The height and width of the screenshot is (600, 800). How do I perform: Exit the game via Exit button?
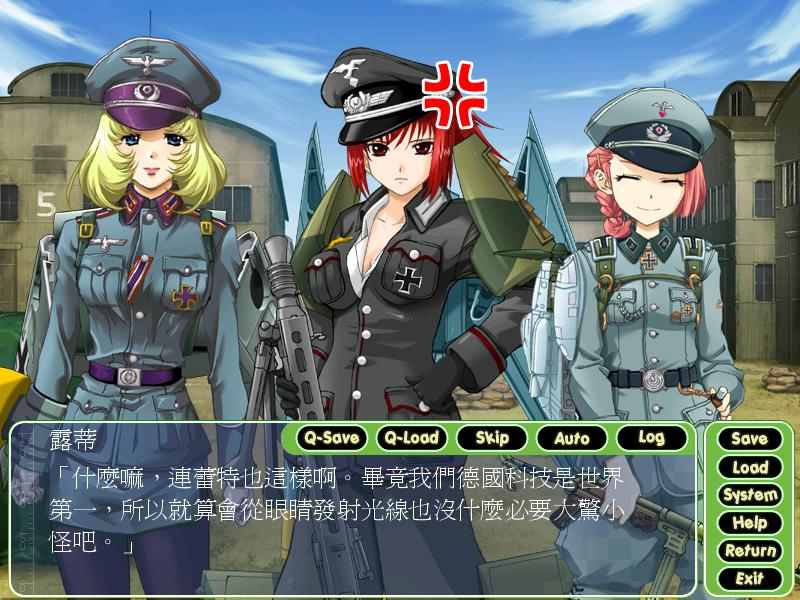coord(749,578)
